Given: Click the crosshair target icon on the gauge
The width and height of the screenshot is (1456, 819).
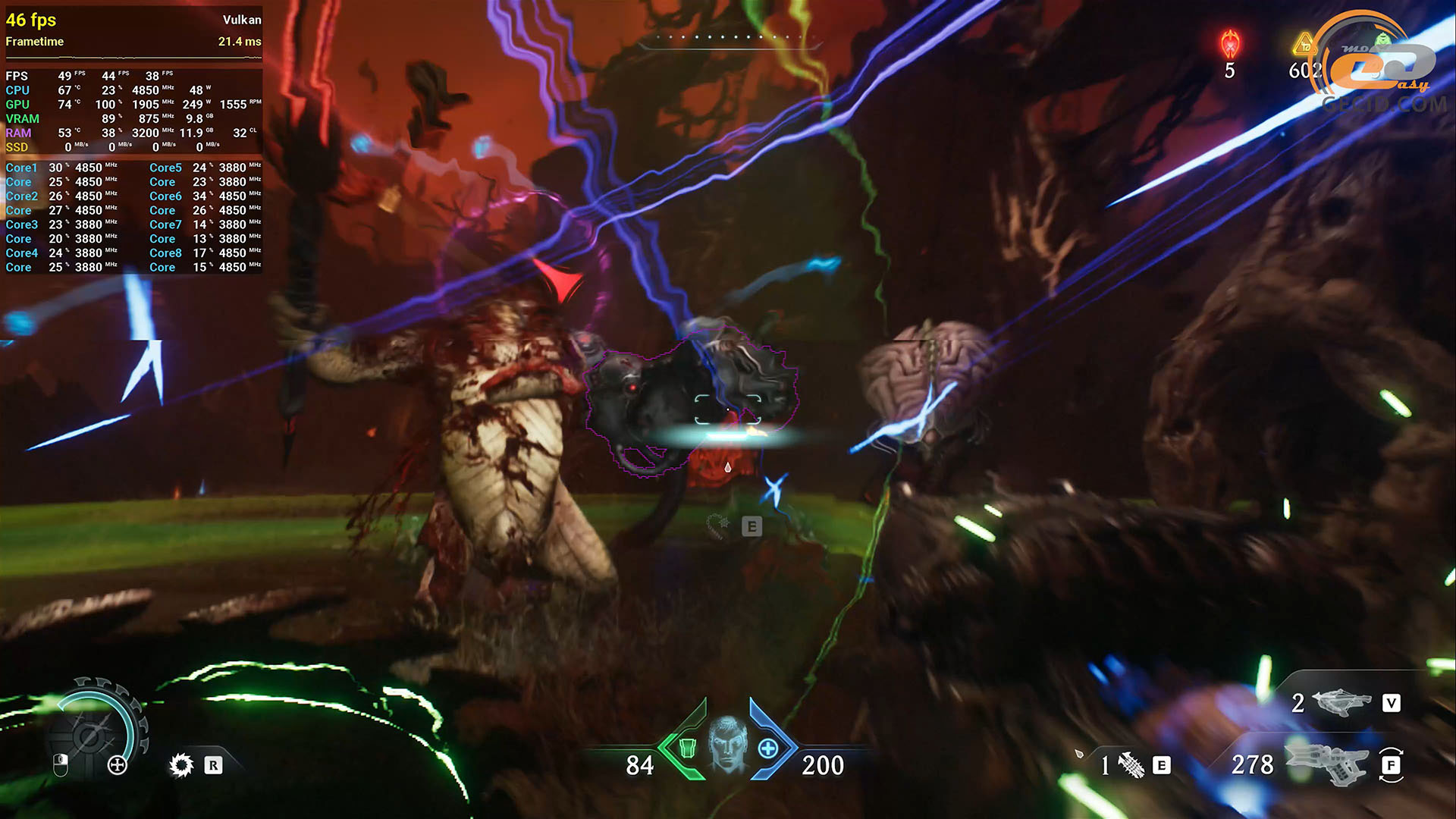Looking at the screenshot, I should point(117,765).
